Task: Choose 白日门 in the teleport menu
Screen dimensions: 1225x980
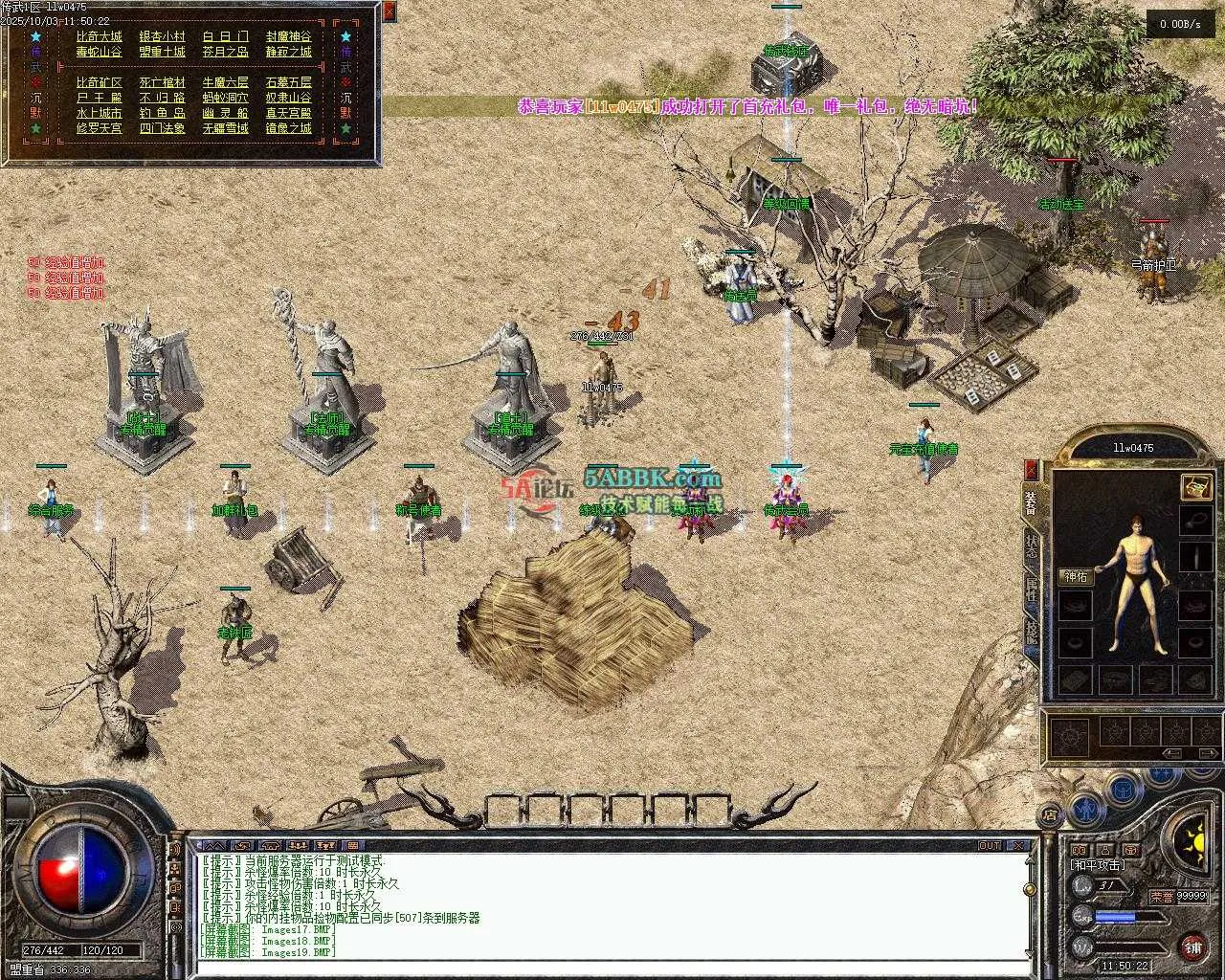Action: coord(226,36)
